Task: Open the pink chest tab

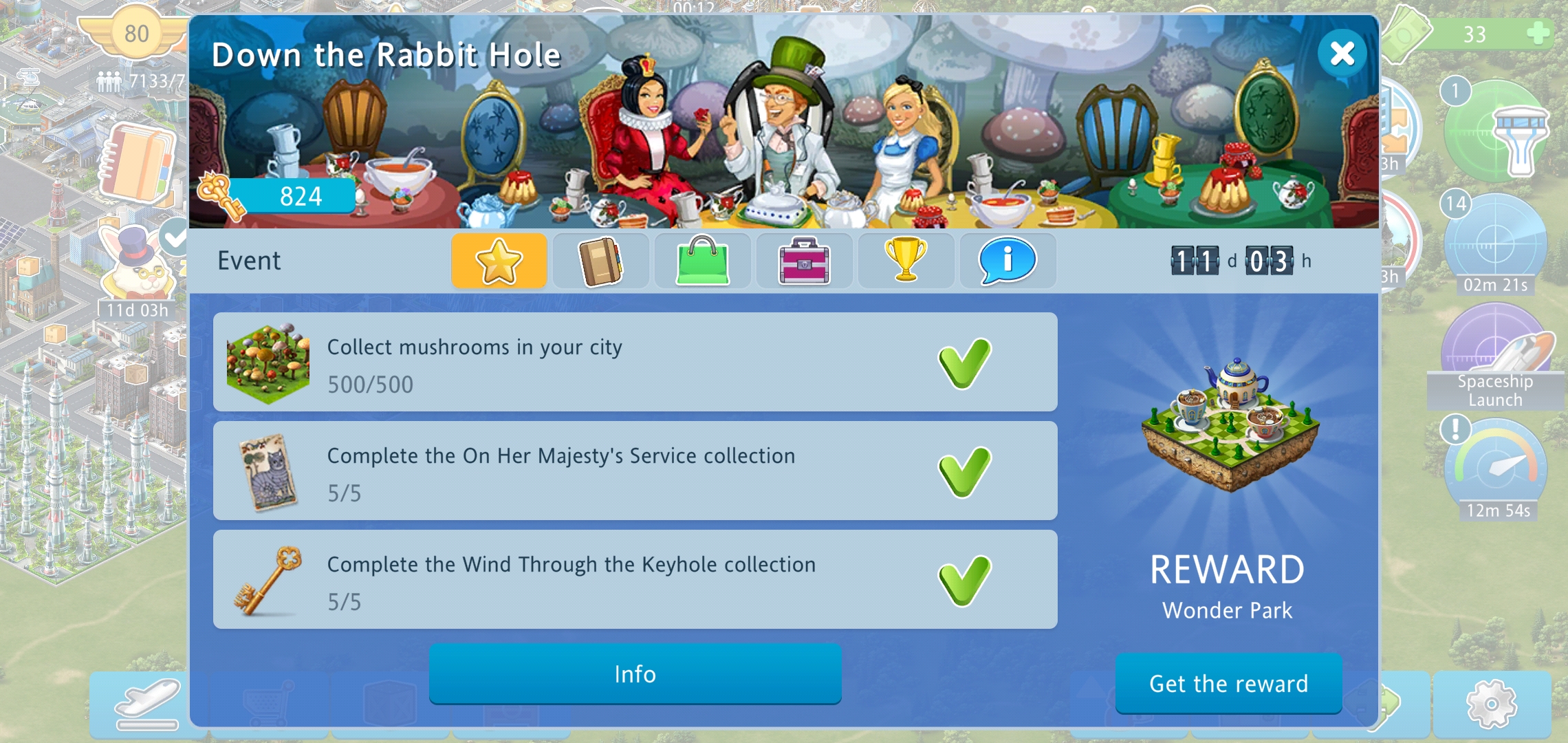Action: tap(804, 261)
